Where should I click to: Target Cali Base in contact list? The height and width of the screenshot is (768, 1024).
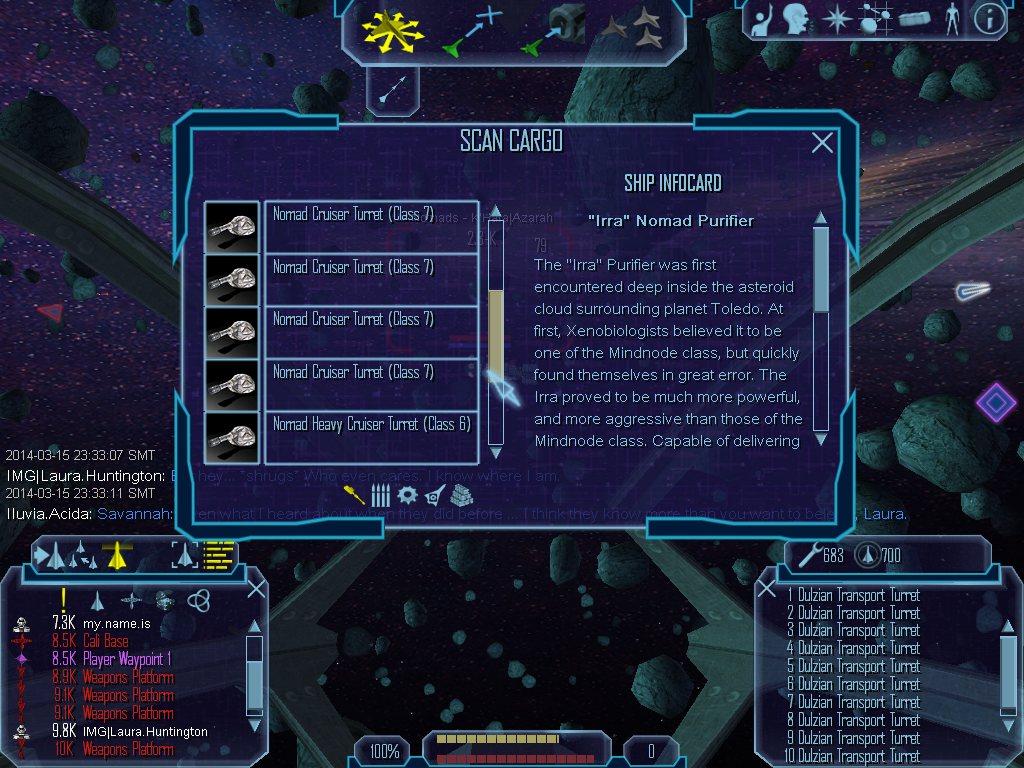(105, 641)
